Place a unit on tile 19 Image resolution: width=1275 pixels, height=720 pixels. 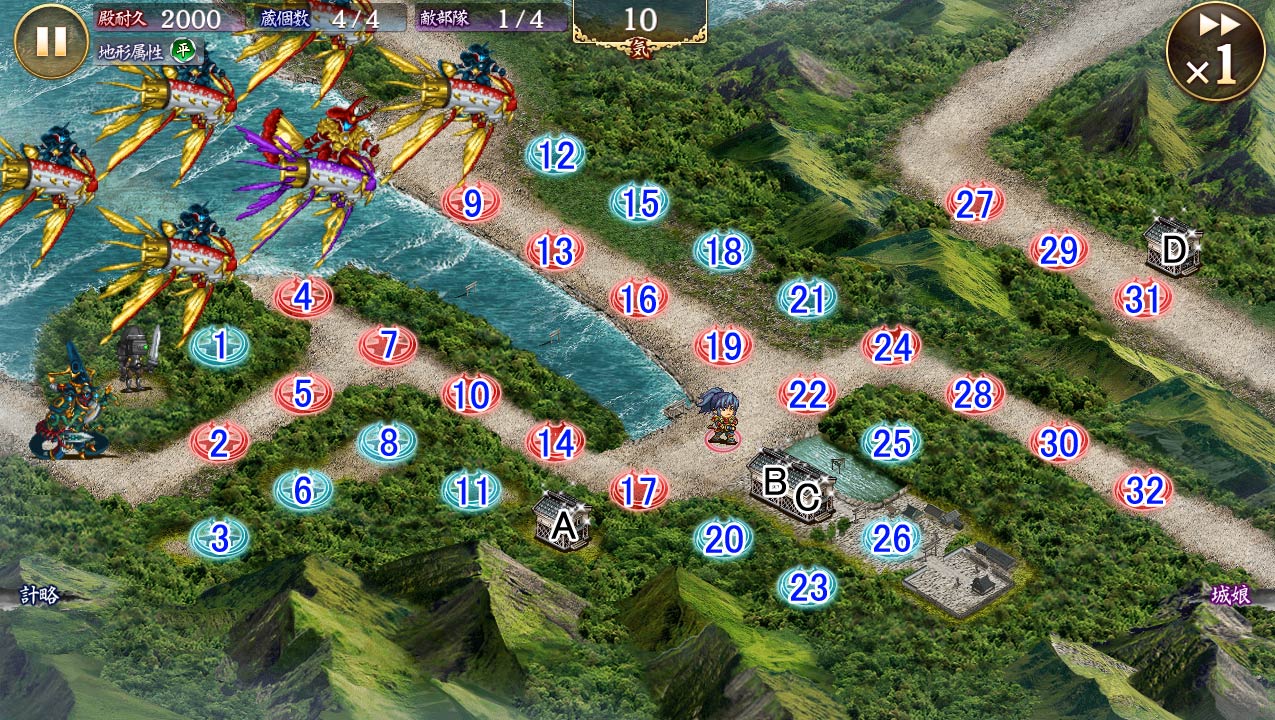tap(723, 347)
